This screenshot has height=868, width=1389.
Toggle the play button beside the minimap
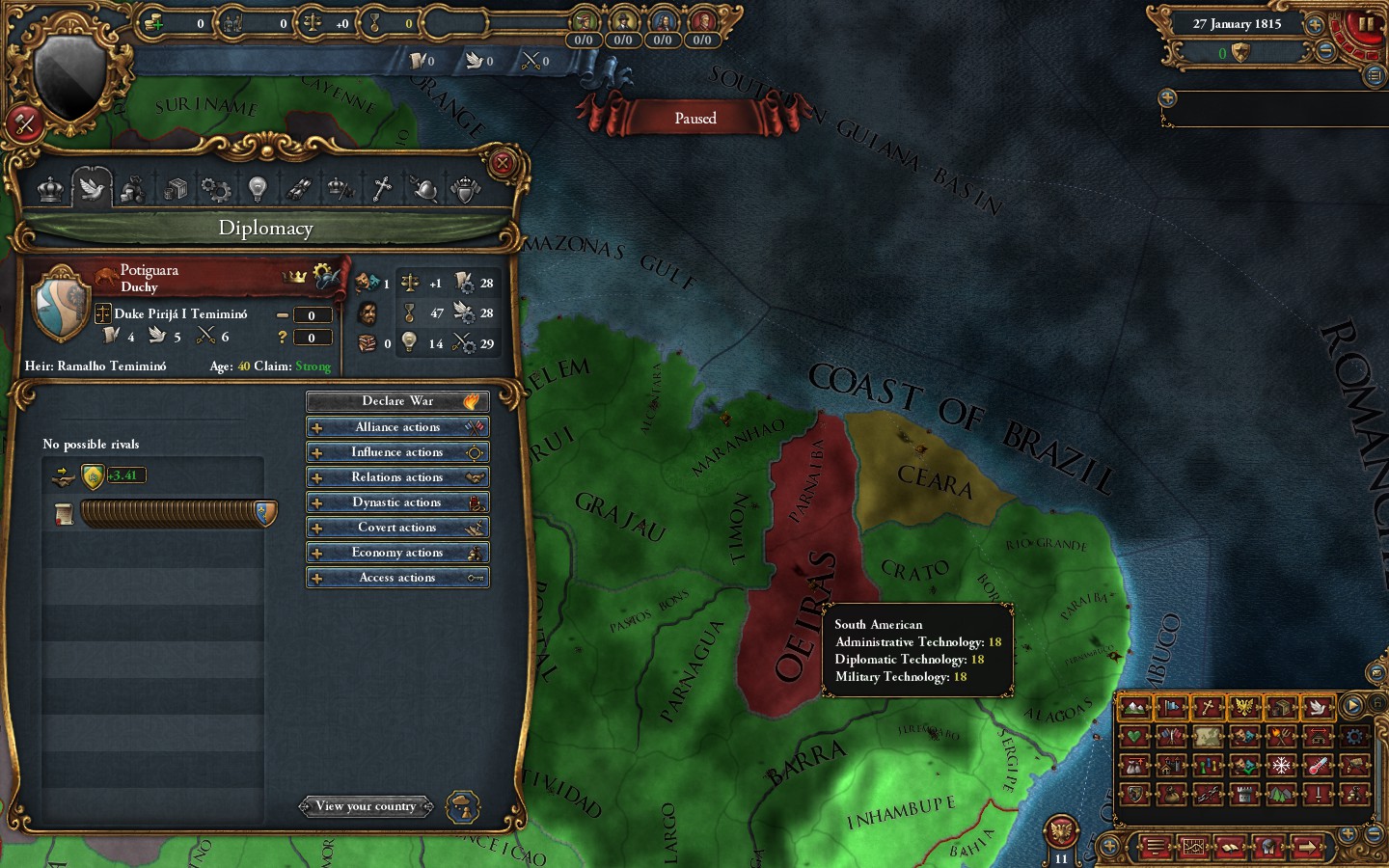click(1354, 706)
